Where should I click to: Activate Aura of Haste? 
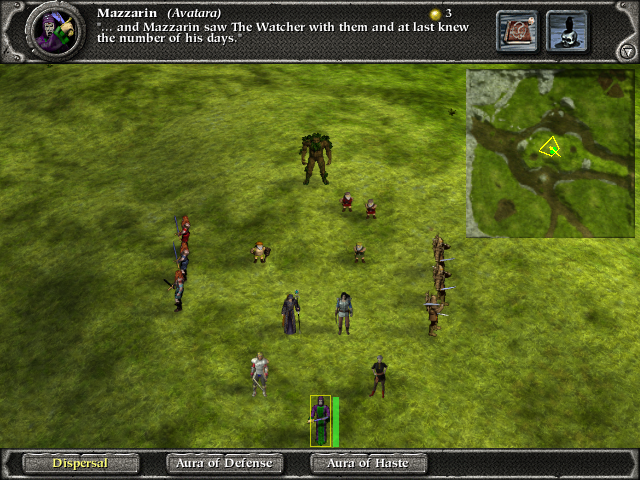pyautogui.click(x=368, y=463)
